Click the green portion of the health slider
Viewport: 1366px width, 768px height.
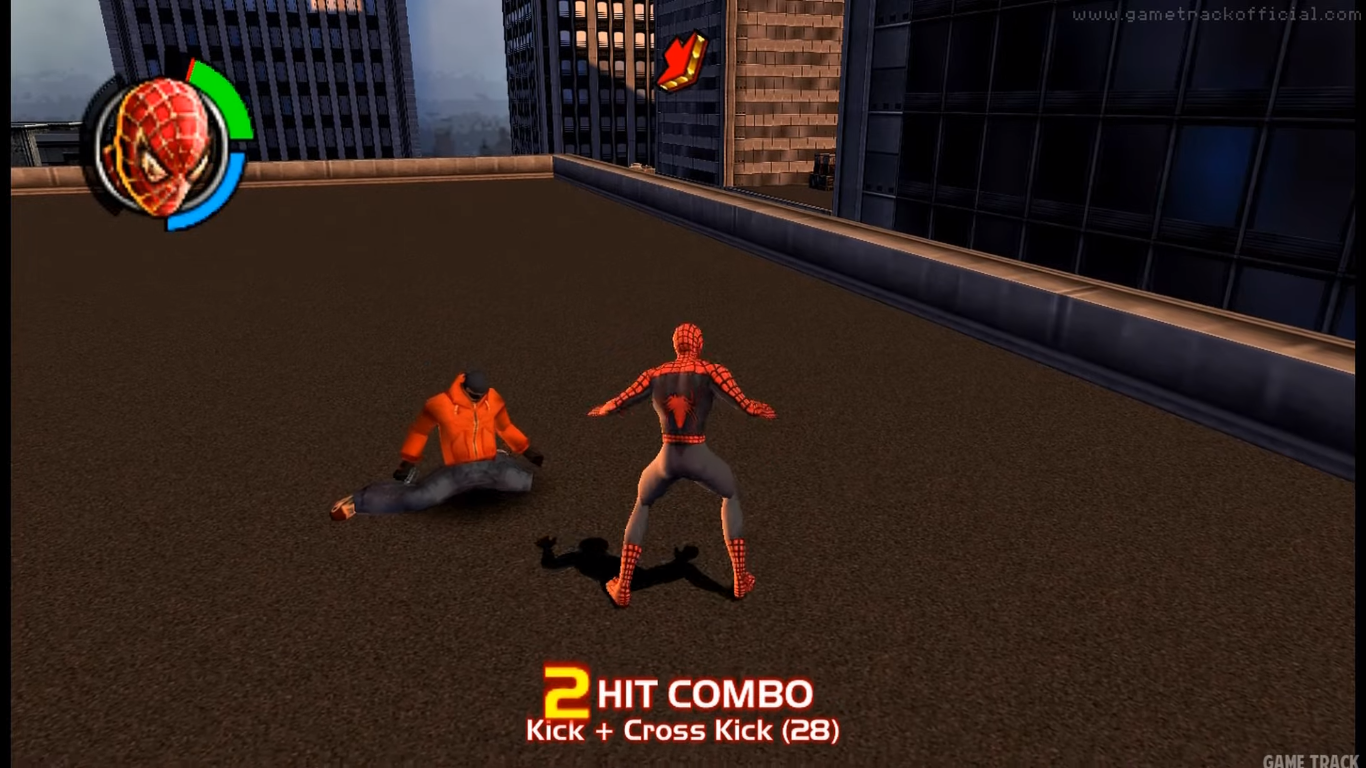[225, 95]
